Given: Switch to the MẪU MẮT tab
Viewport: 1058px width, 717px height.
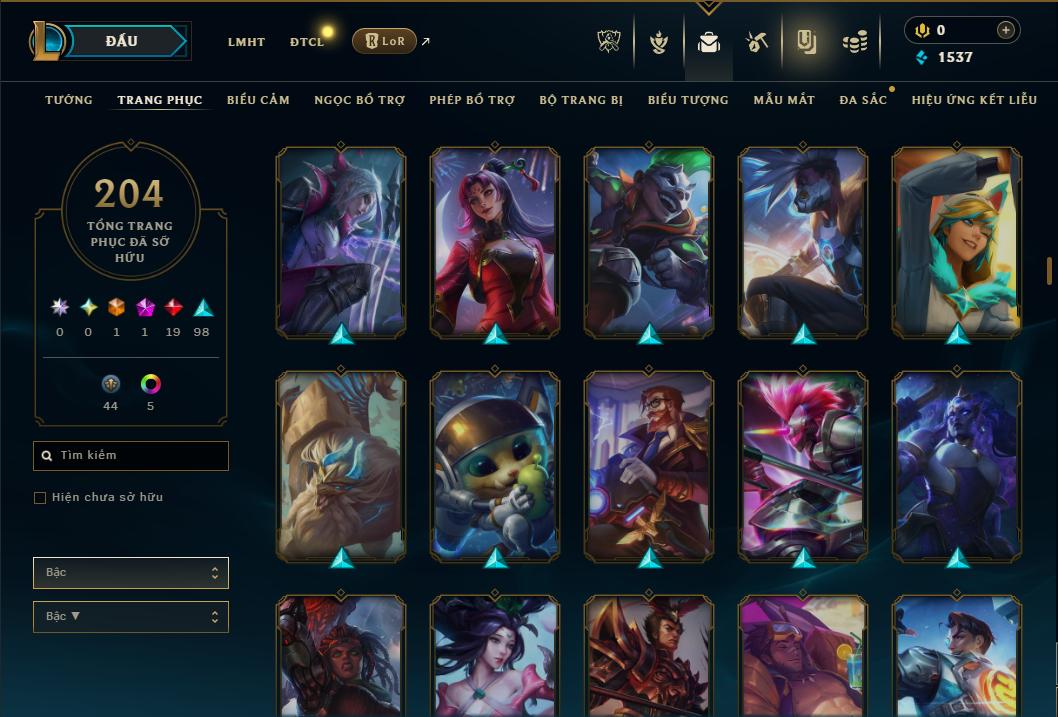Looking at the screenshot, I should (784, 100).
